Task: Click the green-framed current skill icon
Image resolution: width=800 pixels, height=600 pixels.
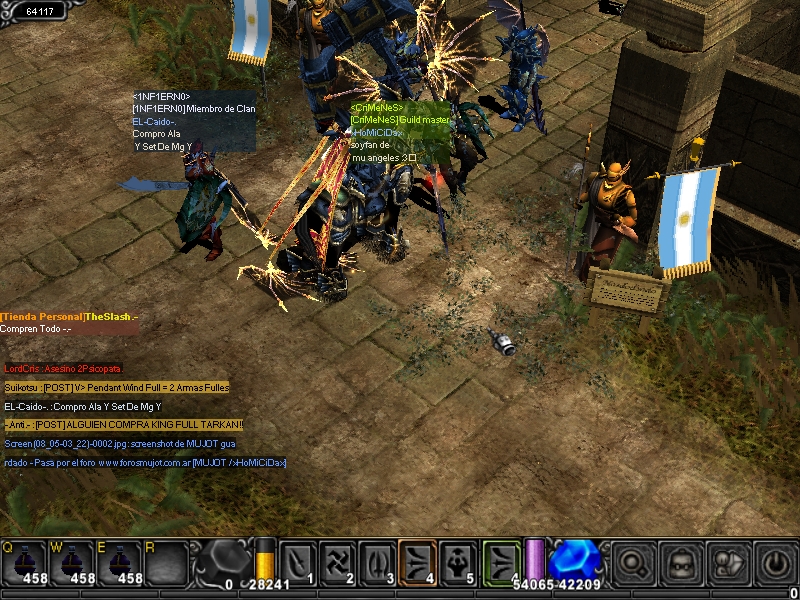Action: pos(502,562)
